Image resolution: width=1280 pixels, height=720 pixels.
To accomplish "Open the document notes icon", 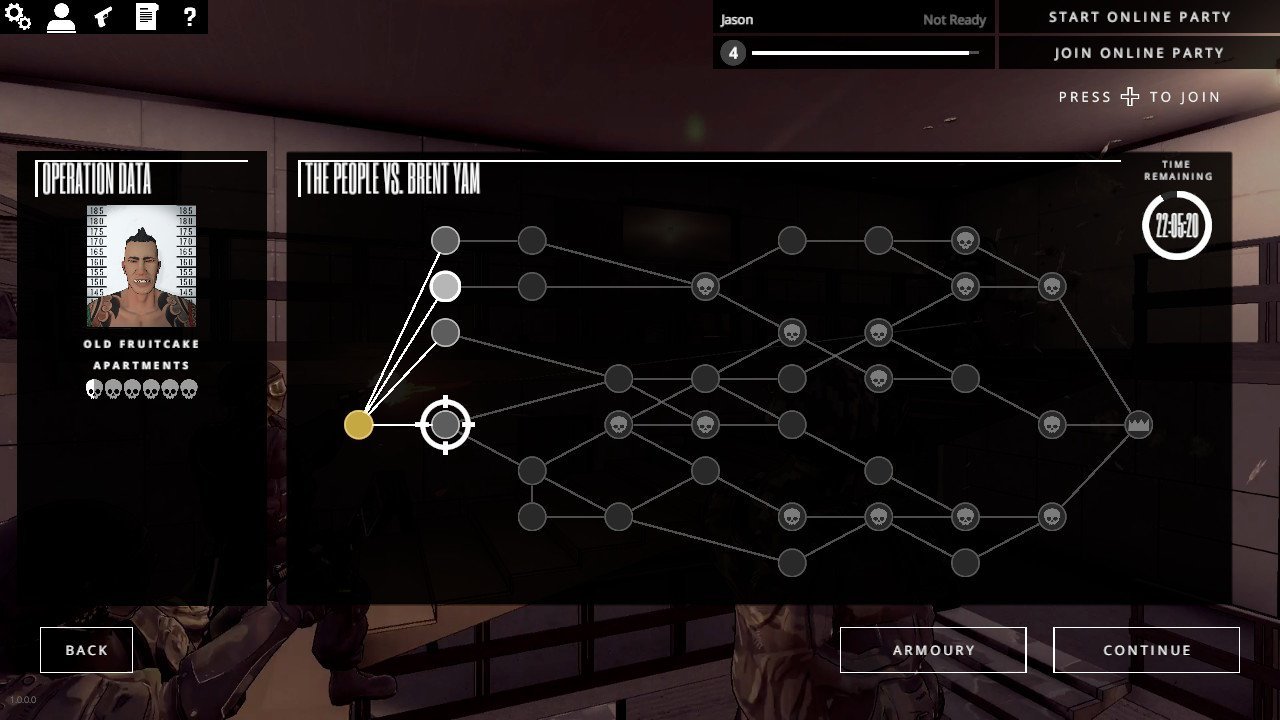I will click(x=146, y=16).
